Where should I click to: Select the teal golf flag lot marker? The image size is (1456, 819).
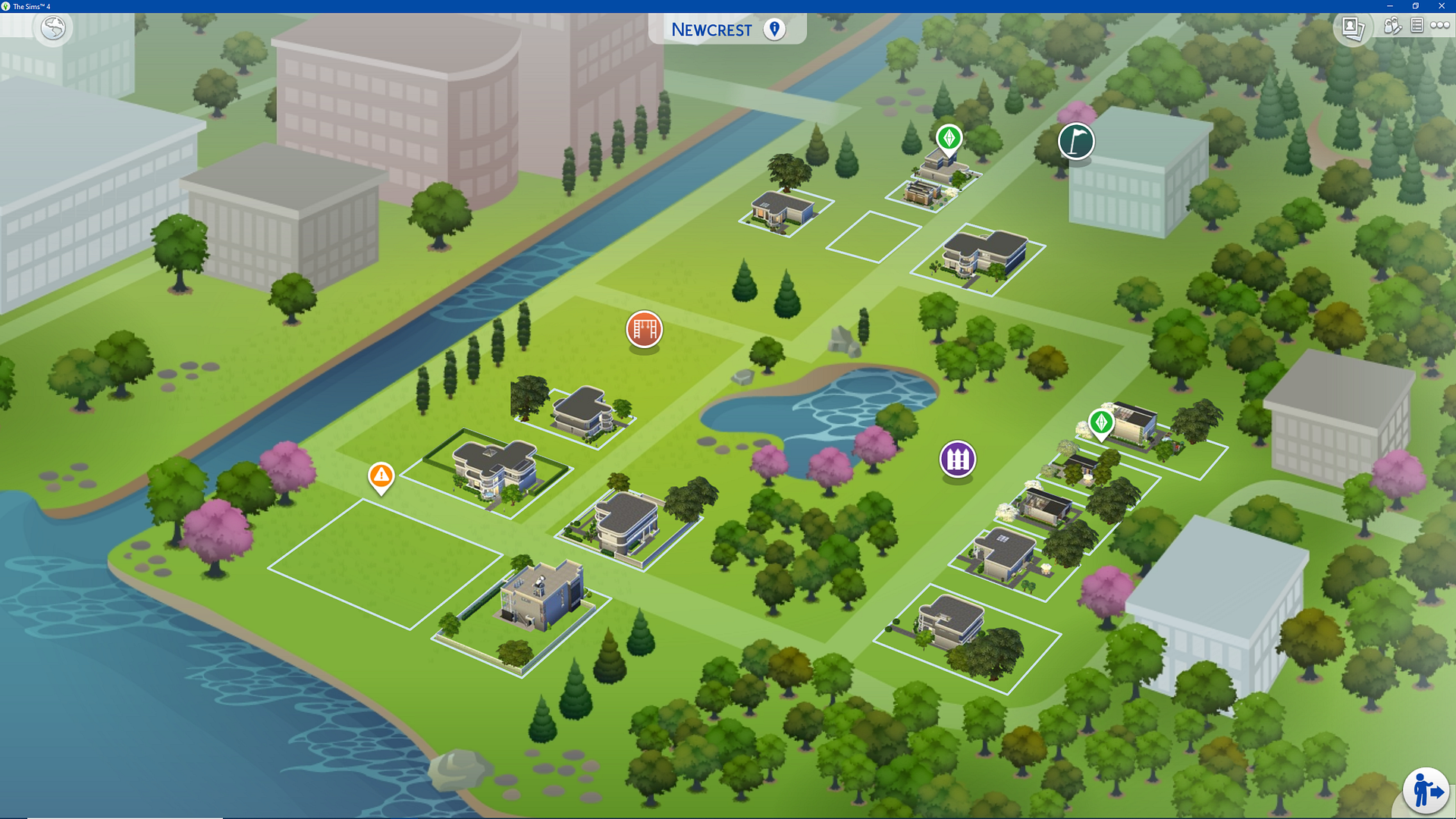pos(1075,141)
